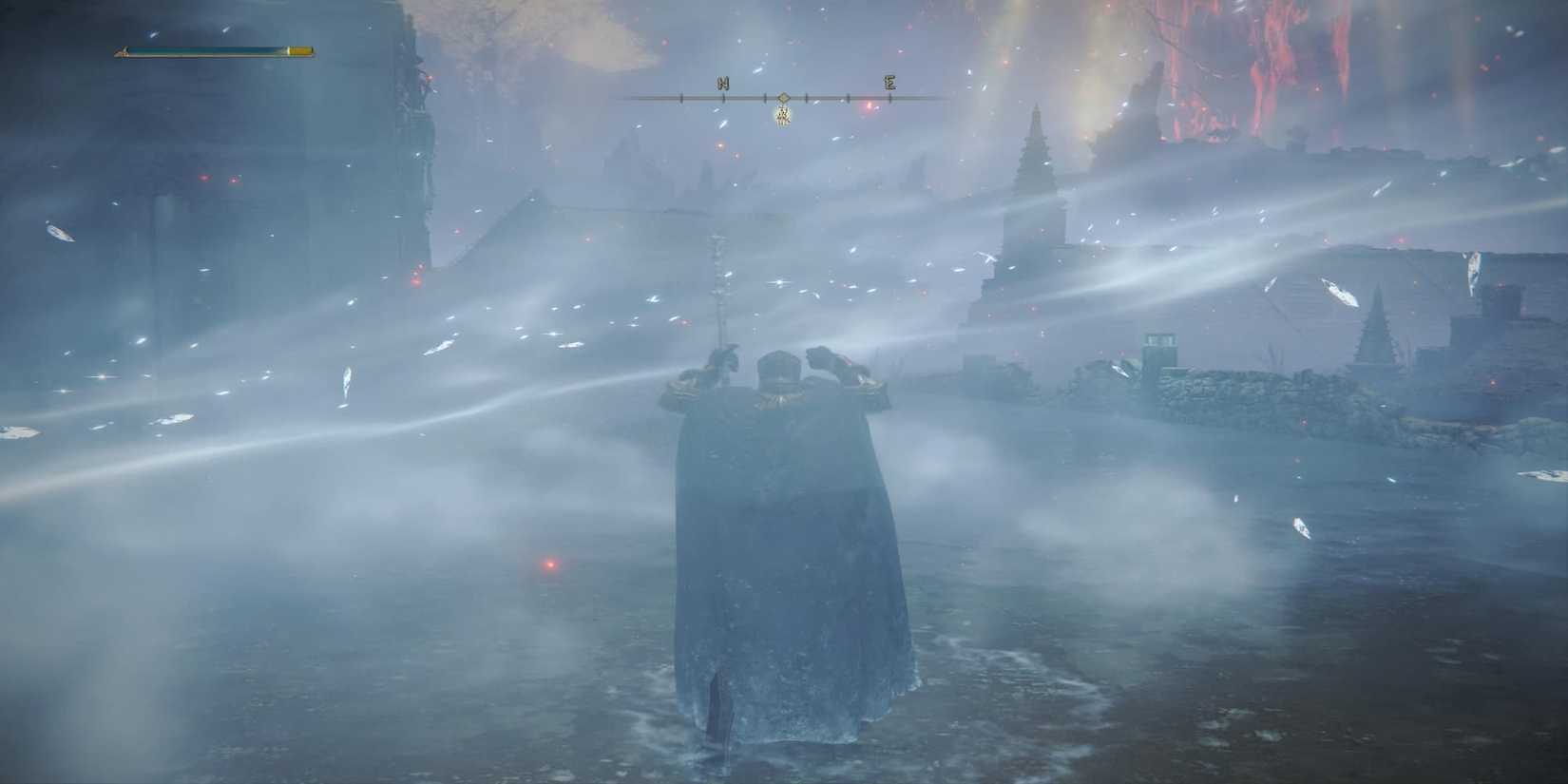Select the ornate arrow tip of the health bar
The image size is (1568, 784).
click(121, 49)
